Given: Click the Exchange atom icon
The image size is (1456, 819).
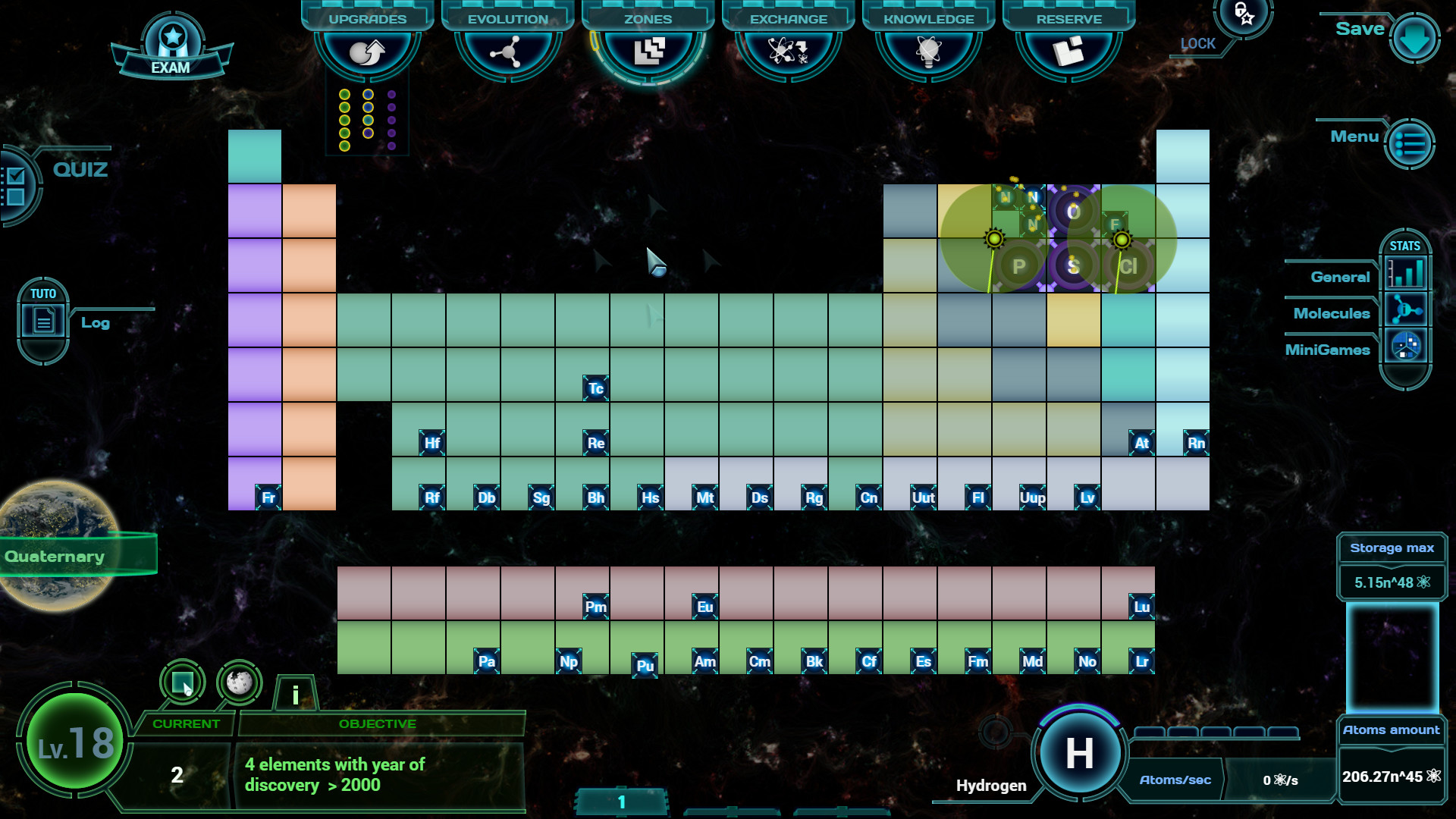Looking at the screenshot, I should [x=787, y=52].
